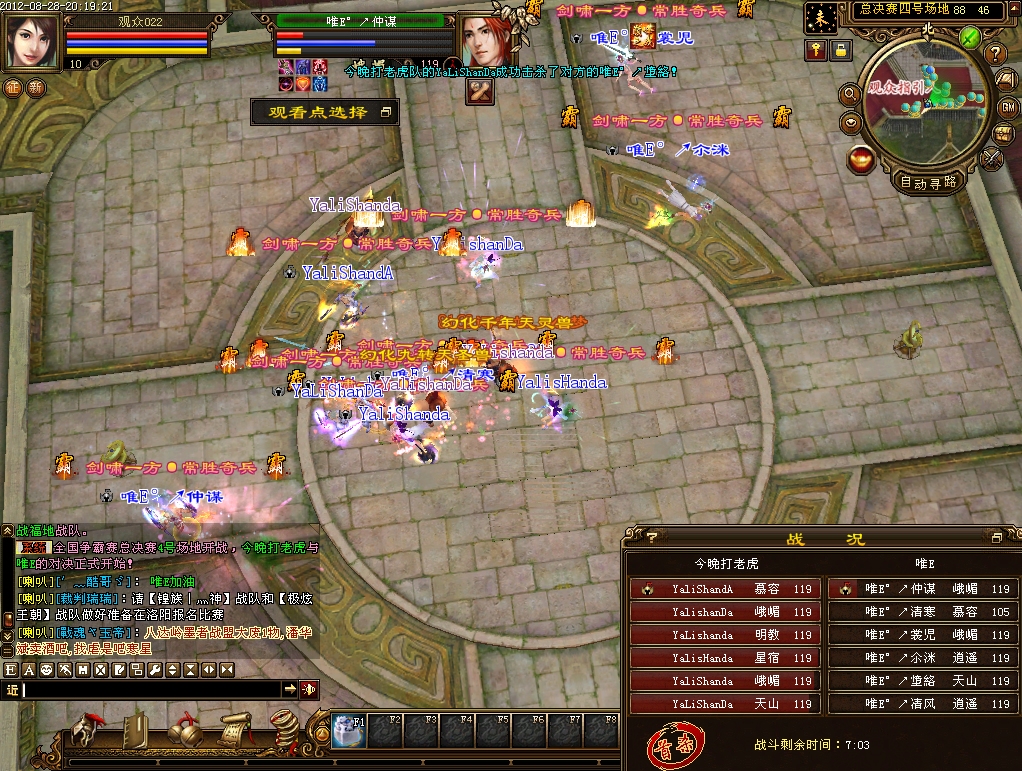This screenshot has height=771, width=1022.
Task: Minimize the 战况 battle status panel
Action: pyautogui.click(x=996, y=538)
